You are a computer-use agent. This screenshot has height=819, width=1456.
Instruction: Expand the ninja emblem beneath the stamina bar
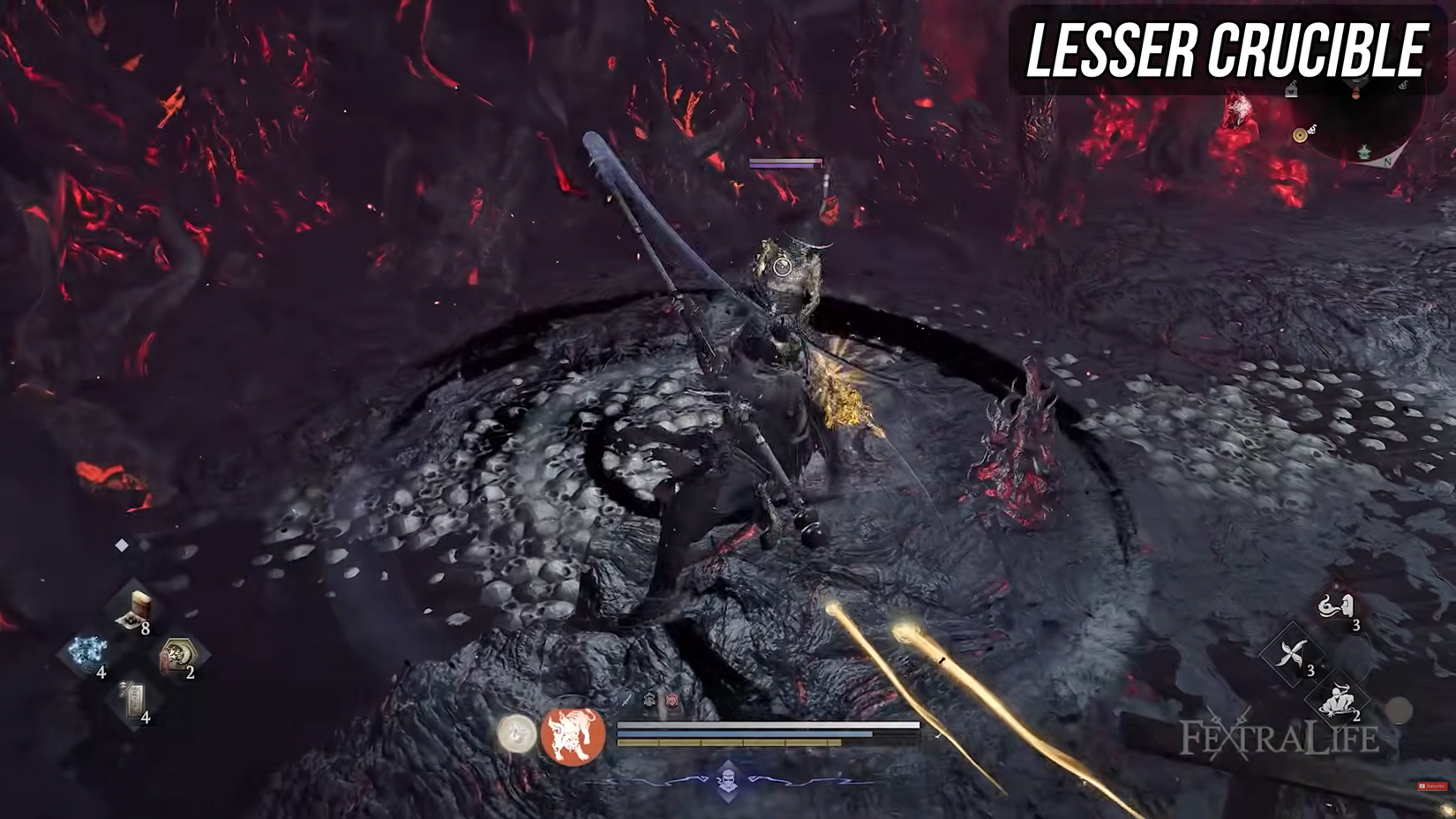[728, 783]
